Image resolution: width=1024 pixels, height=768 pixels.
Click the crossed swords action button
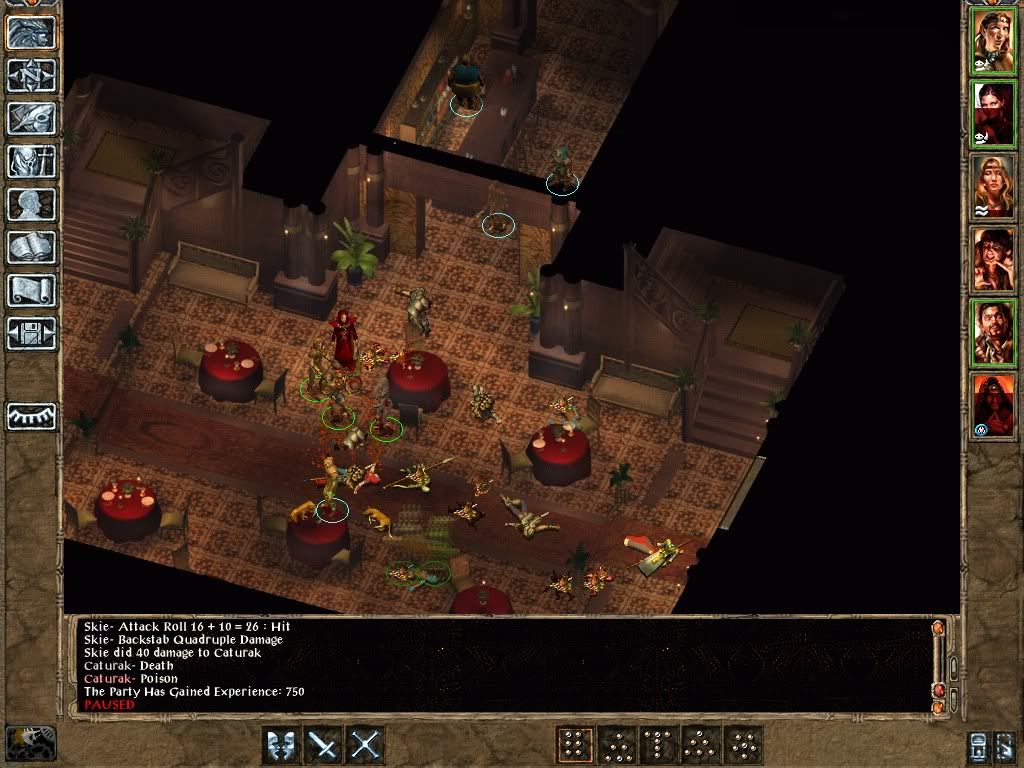click(x=366, y=745)
